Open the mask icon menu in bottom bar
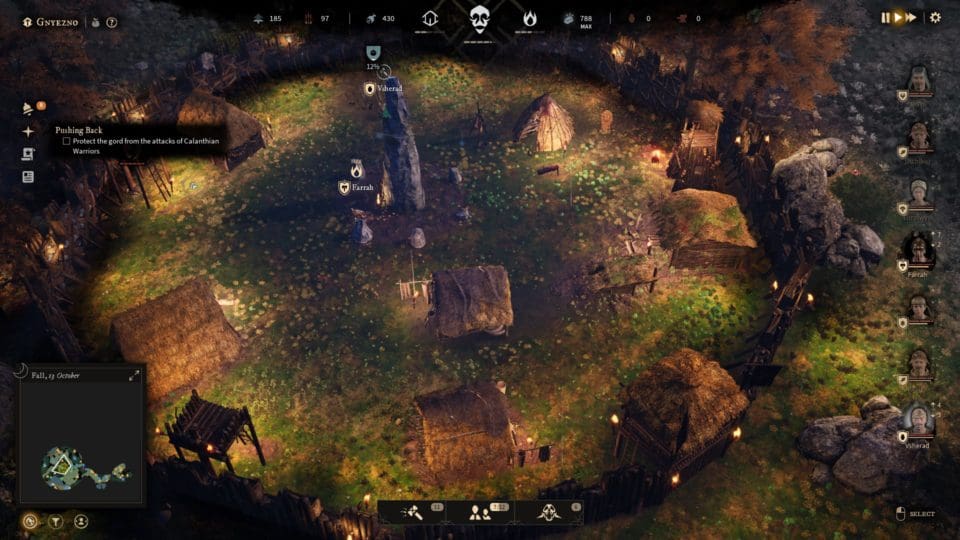Screen dimensions: 960x540 click(x=548, y=512)
